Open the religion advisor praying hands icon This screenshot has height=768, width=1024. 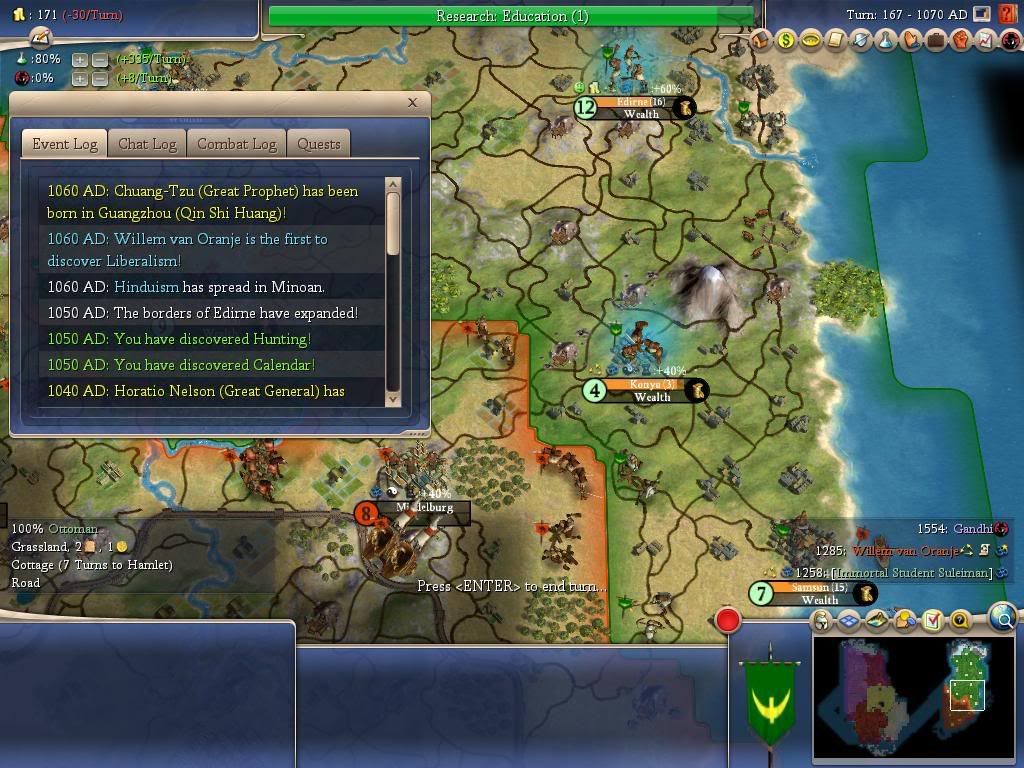(x=911, y=41)
